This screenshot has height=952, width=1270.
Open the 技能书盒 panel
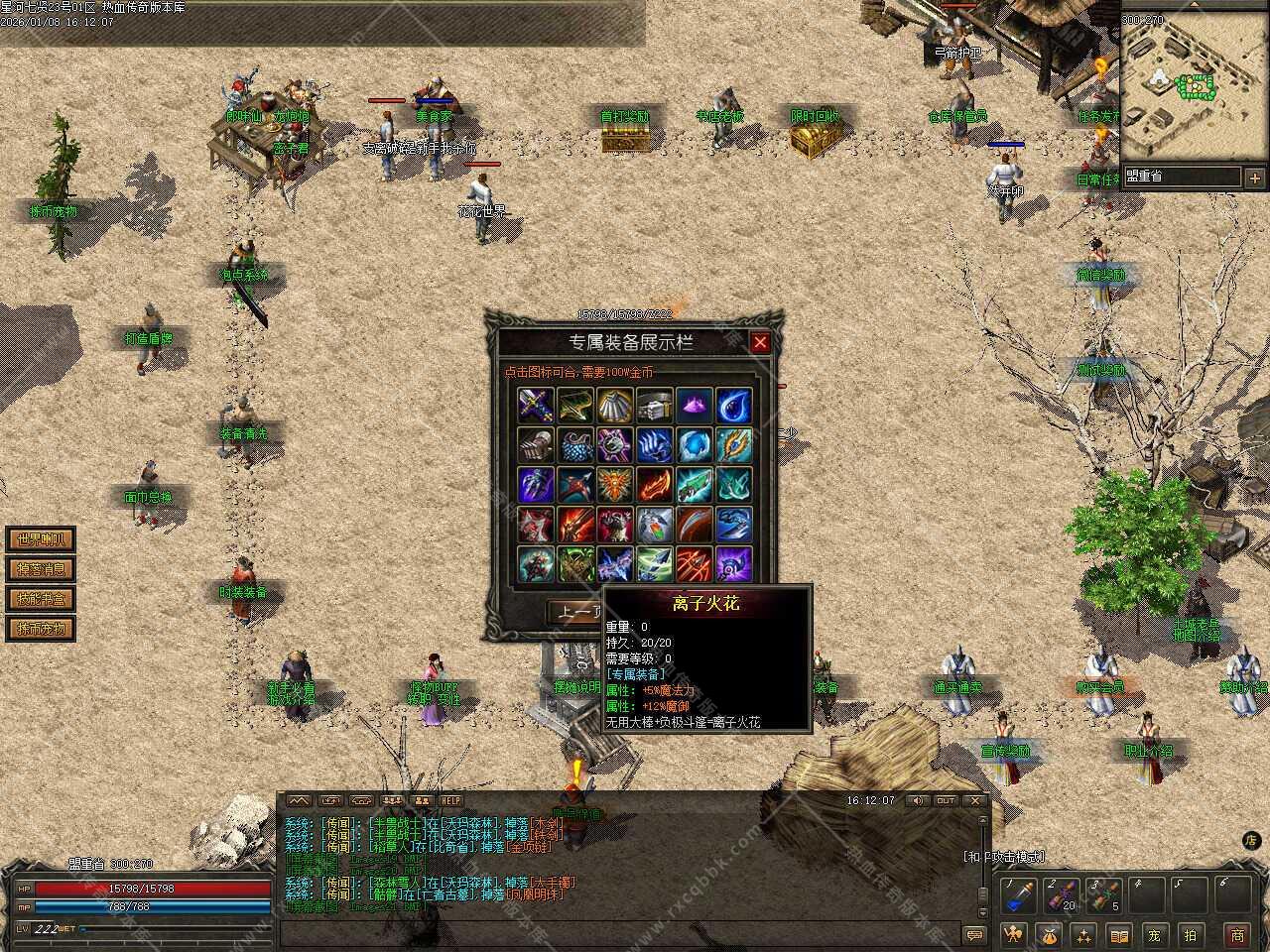tap(41, 599)
